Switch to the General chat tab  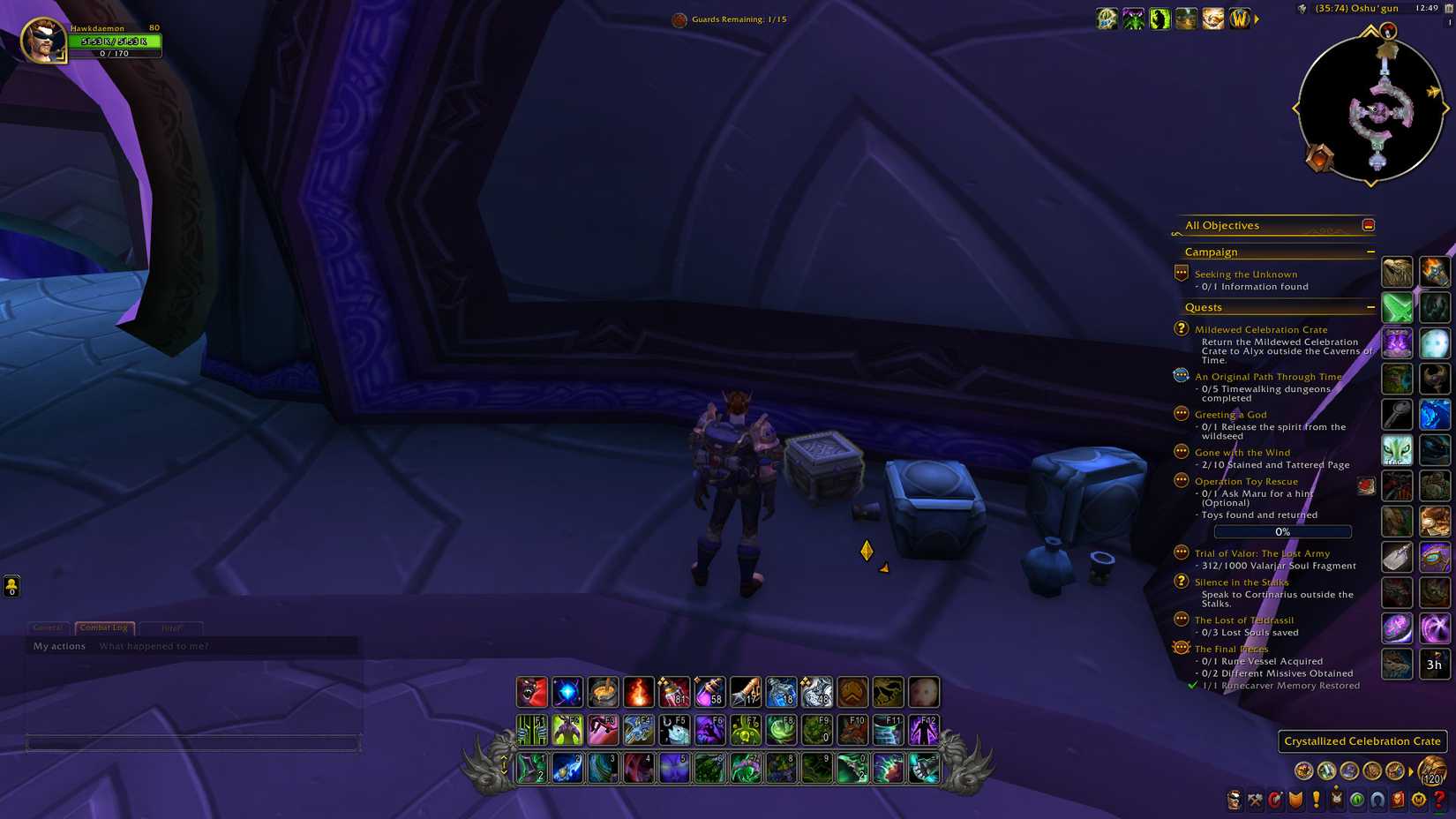tap(49, 628)
